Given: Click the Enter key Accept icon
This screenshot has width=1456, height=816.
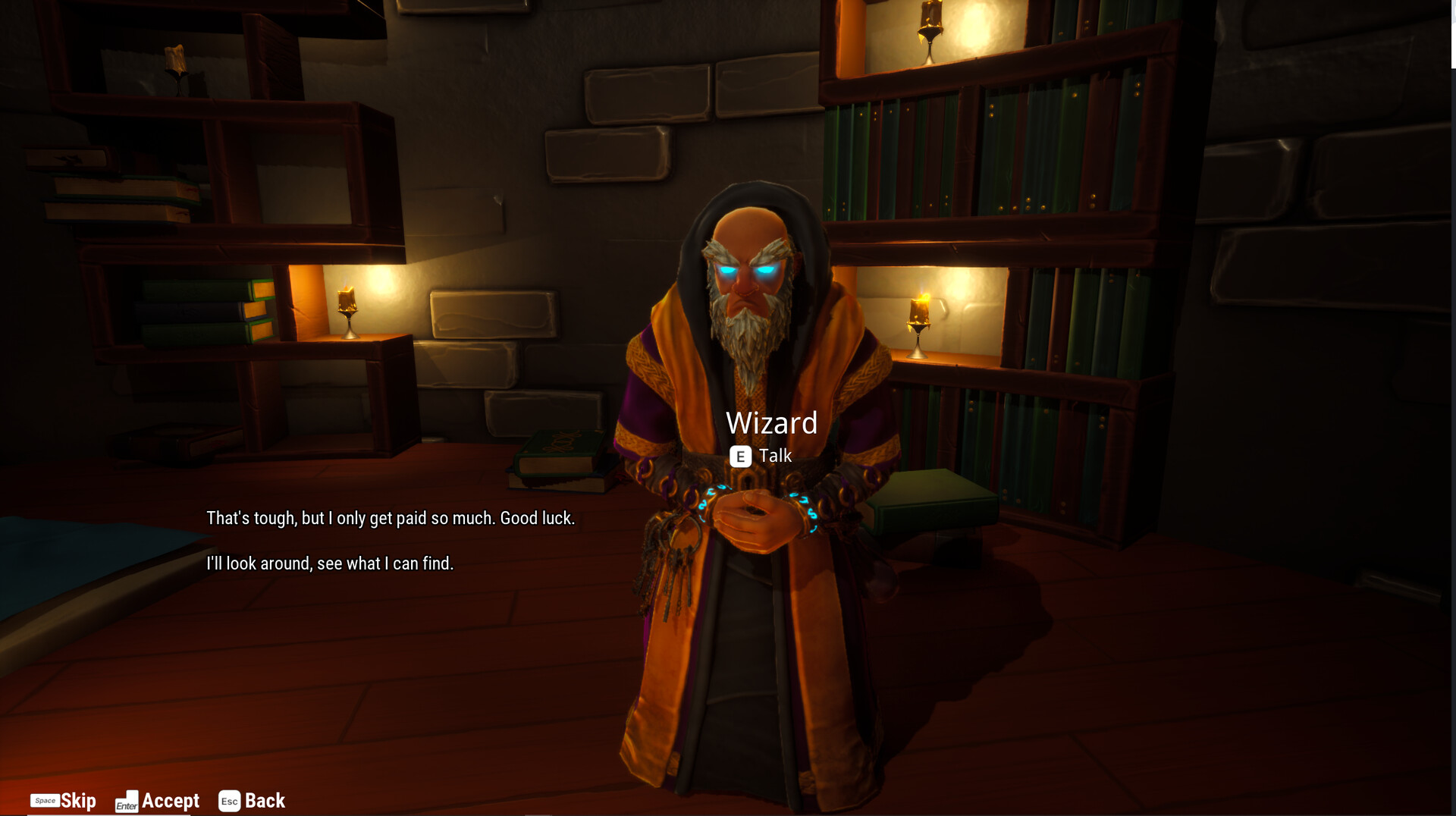Looking at the screenshot, I should [x=127, y=802].
